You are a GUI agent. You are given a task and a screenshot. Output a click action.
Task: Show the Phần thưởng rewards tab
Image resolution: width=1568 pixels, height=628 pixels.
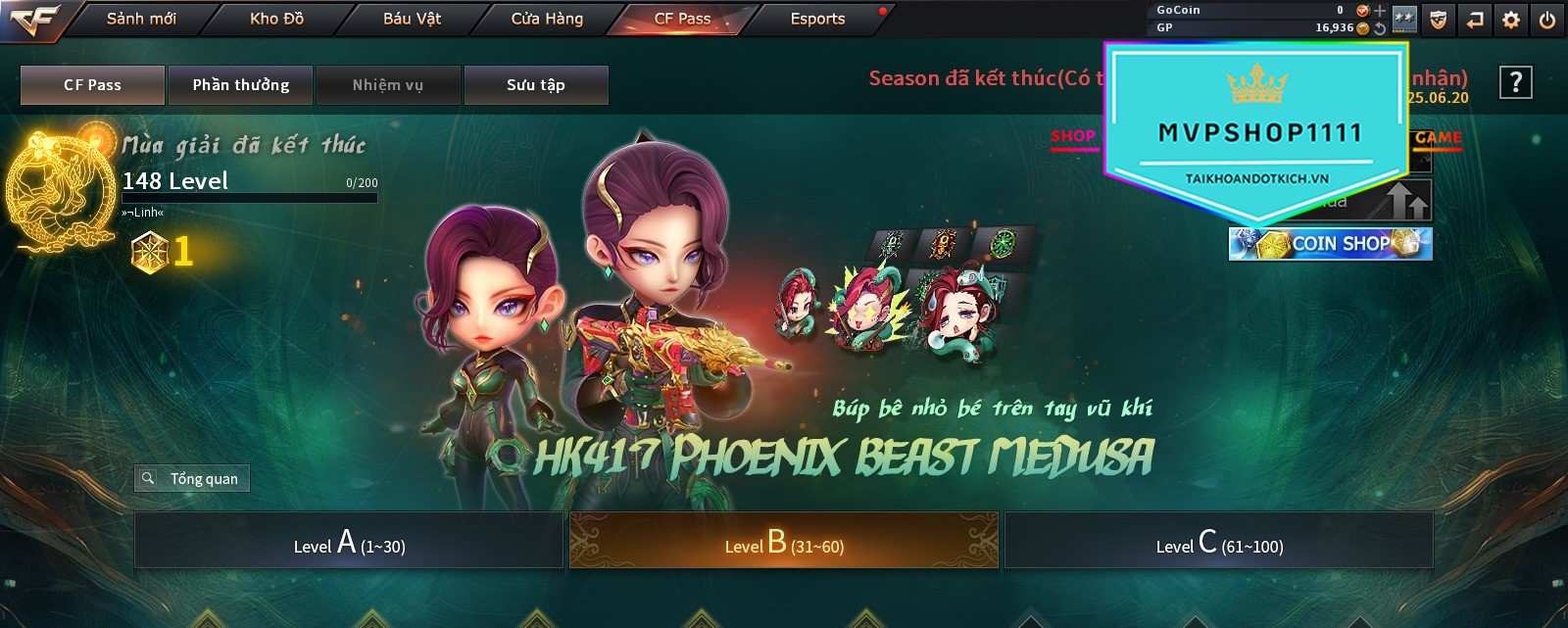pos(240,85)
